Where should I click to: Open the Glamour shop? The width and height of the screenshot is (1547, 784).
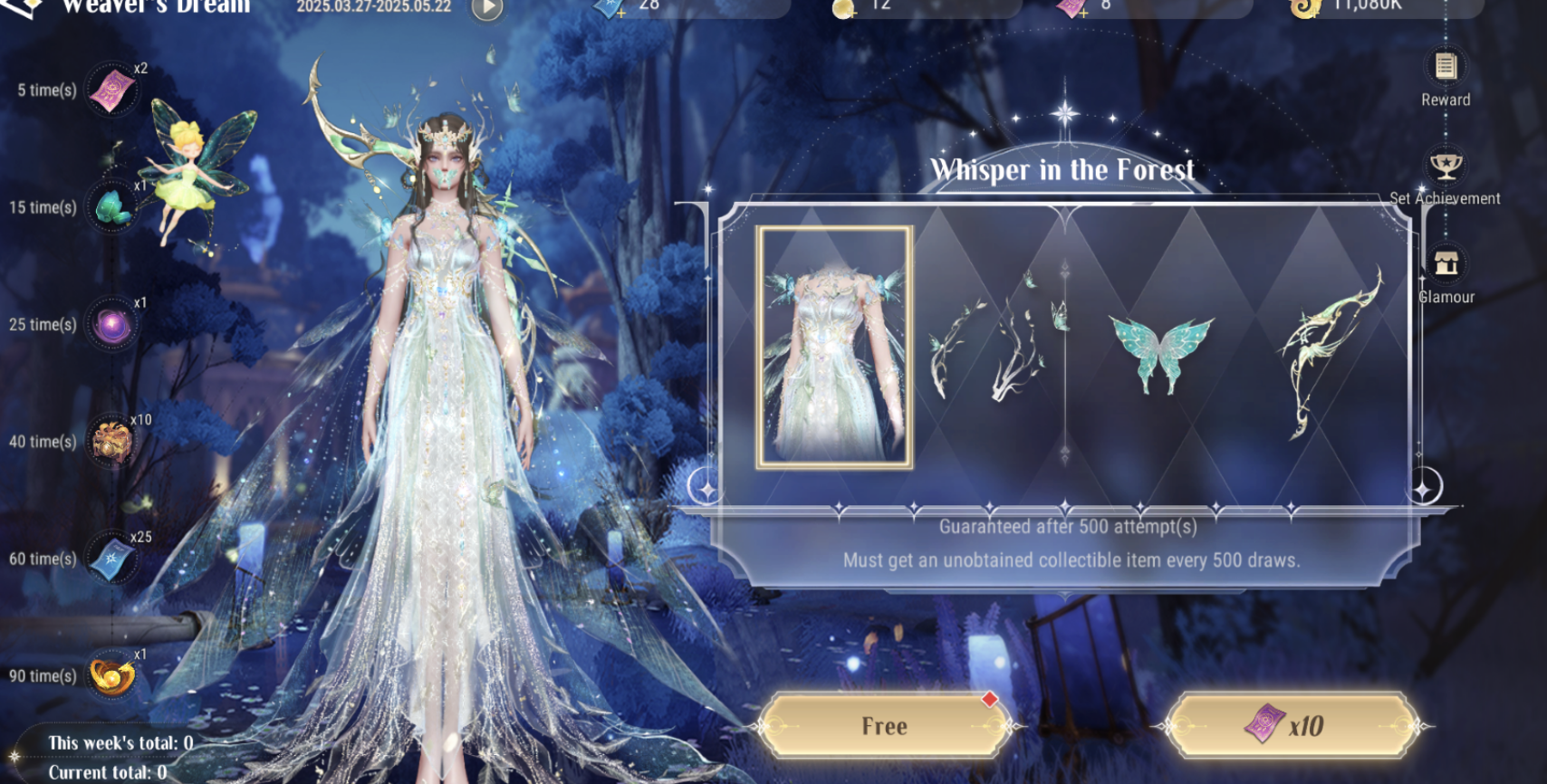[x=1446, y=264]
